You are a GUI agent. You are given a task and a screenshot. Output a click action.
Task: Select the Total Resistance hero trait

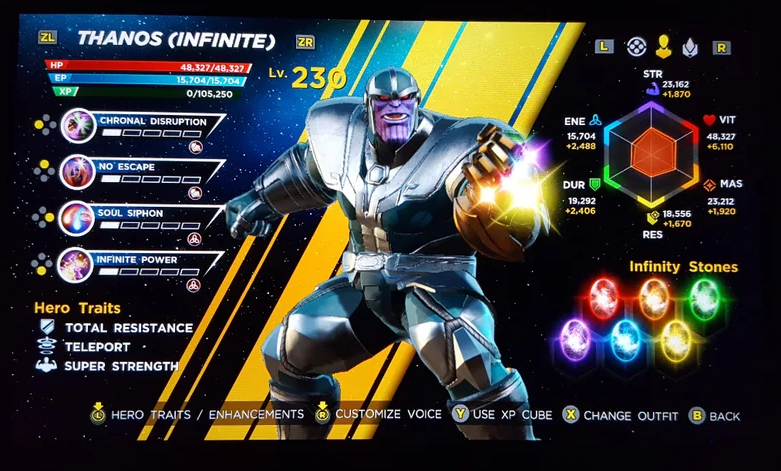coord(128,328)
